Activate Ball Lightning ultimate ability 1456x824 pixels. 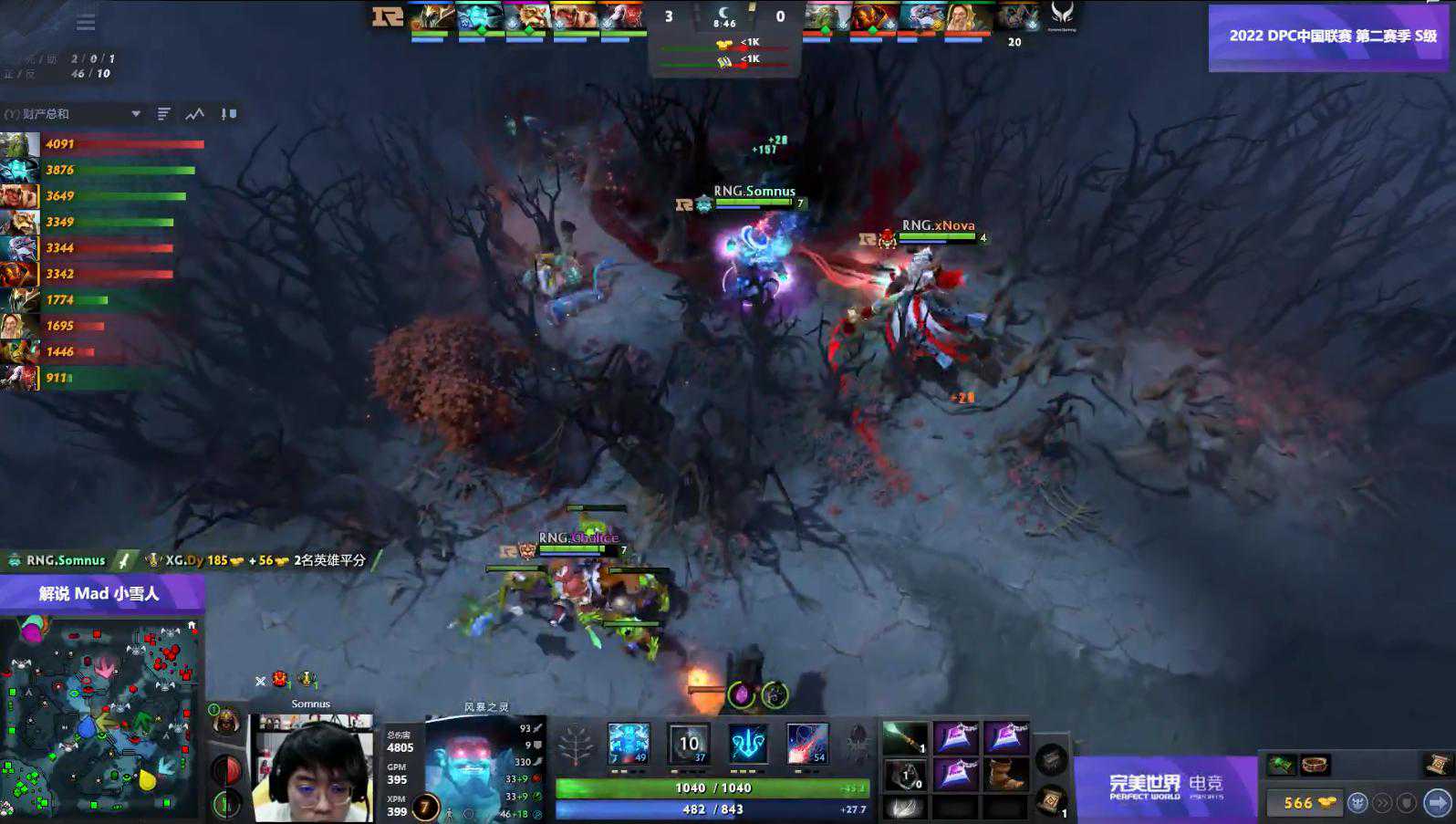pyautogui.click(x=807, y=744)
